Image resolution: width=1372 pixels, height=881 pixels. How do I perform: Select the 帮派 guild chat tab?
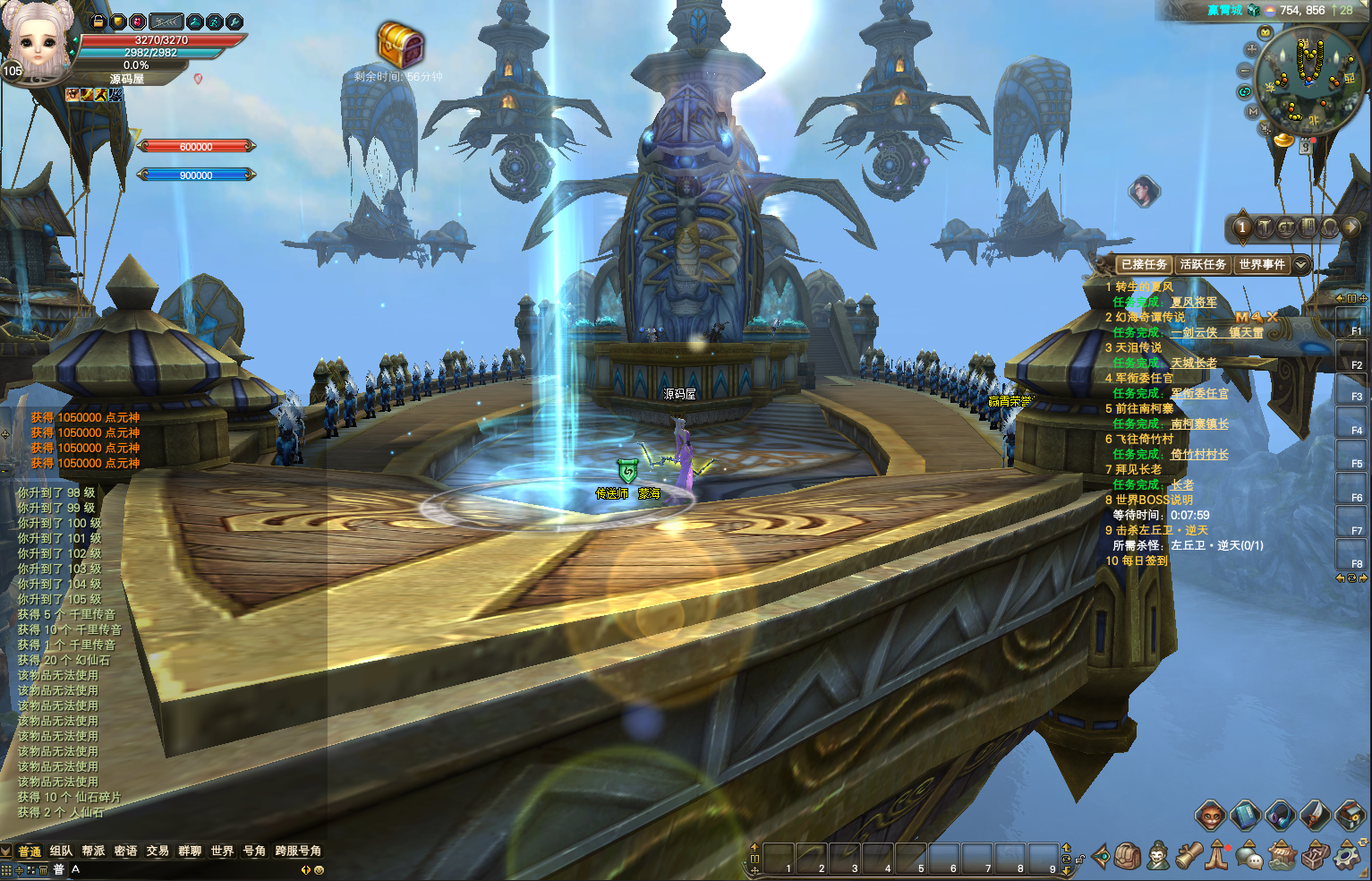[93, 851]
